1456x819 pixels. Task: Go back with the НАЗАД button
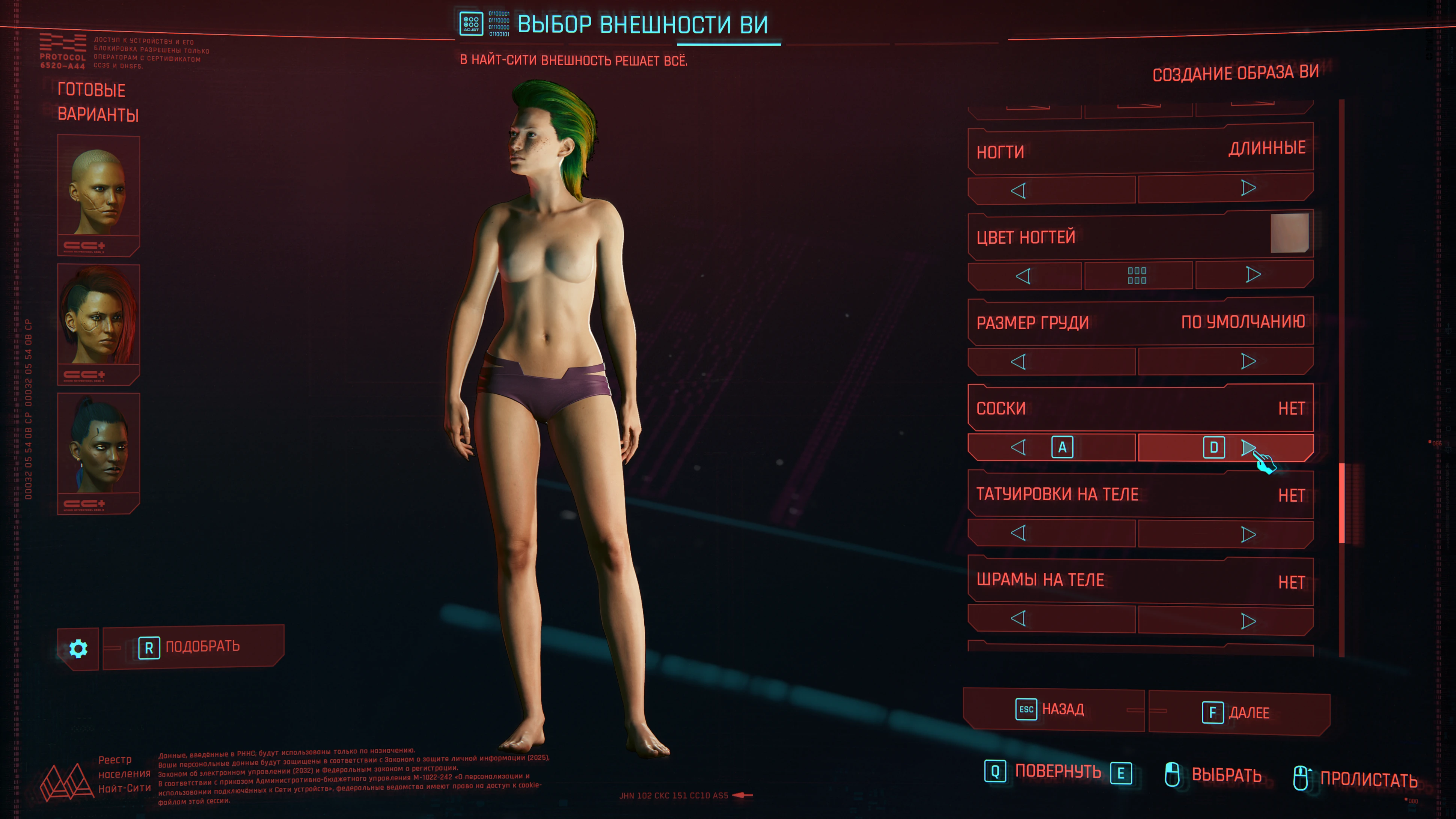click(1052, 709)
